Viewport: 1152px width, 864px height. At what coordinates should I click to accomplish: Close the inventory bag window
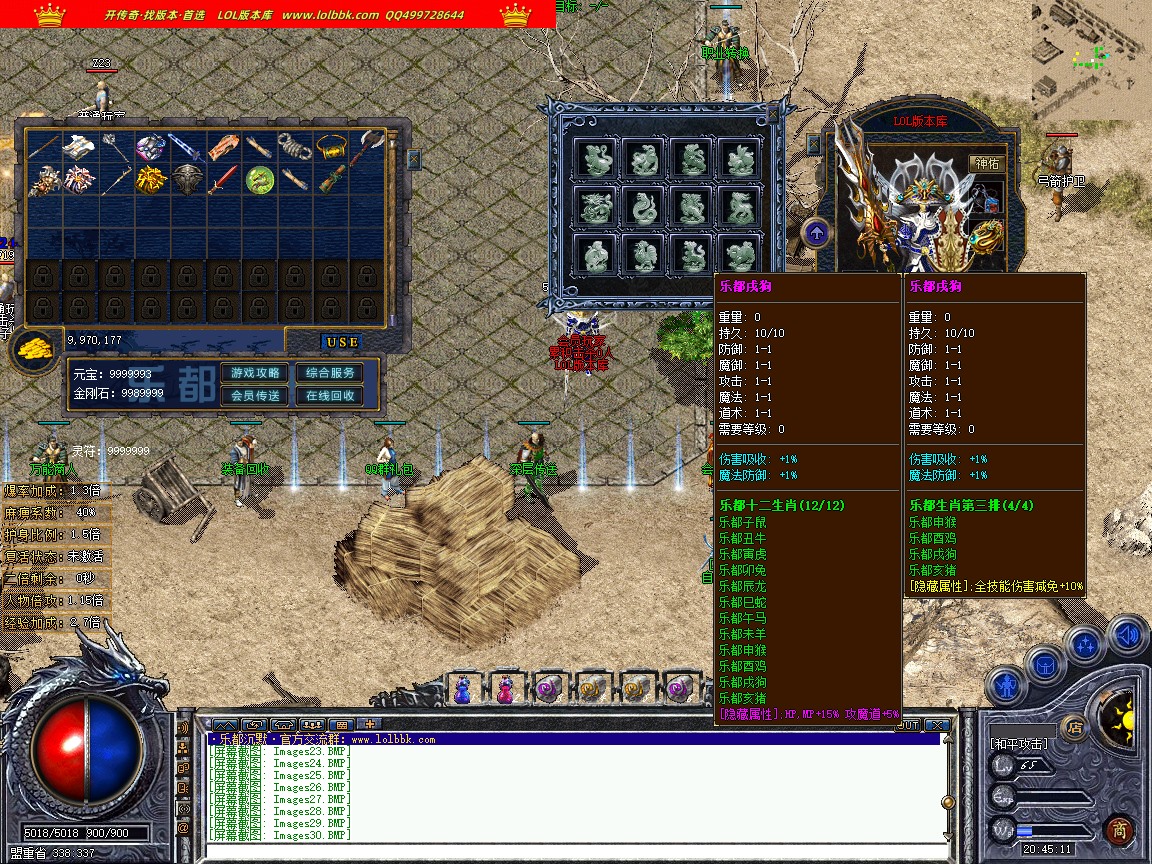tap(414, 160)
